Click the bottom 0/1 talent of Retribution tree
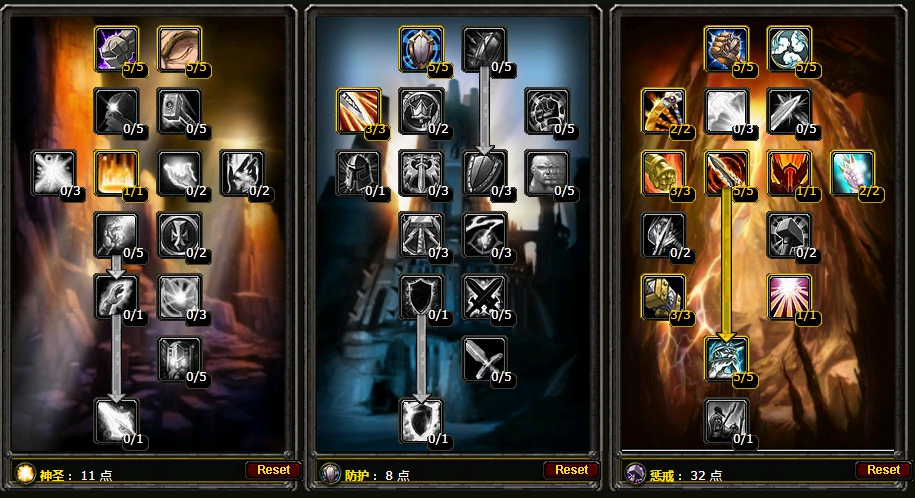The image size is (915, 498). click(726, 420)
